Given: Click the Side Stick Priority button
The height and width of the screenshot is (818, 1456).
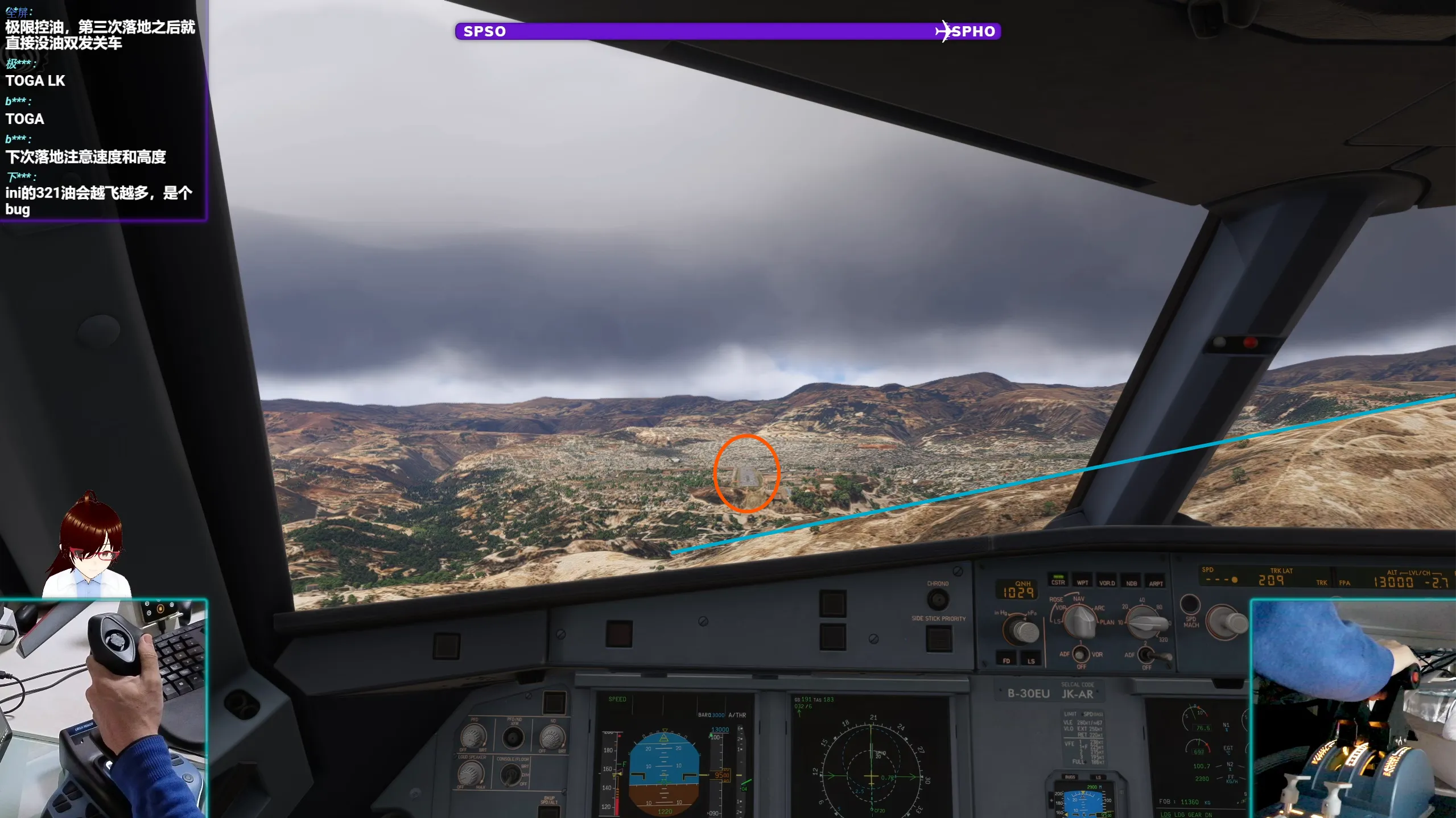Looking at the screenshot, I should pos(939,638).
